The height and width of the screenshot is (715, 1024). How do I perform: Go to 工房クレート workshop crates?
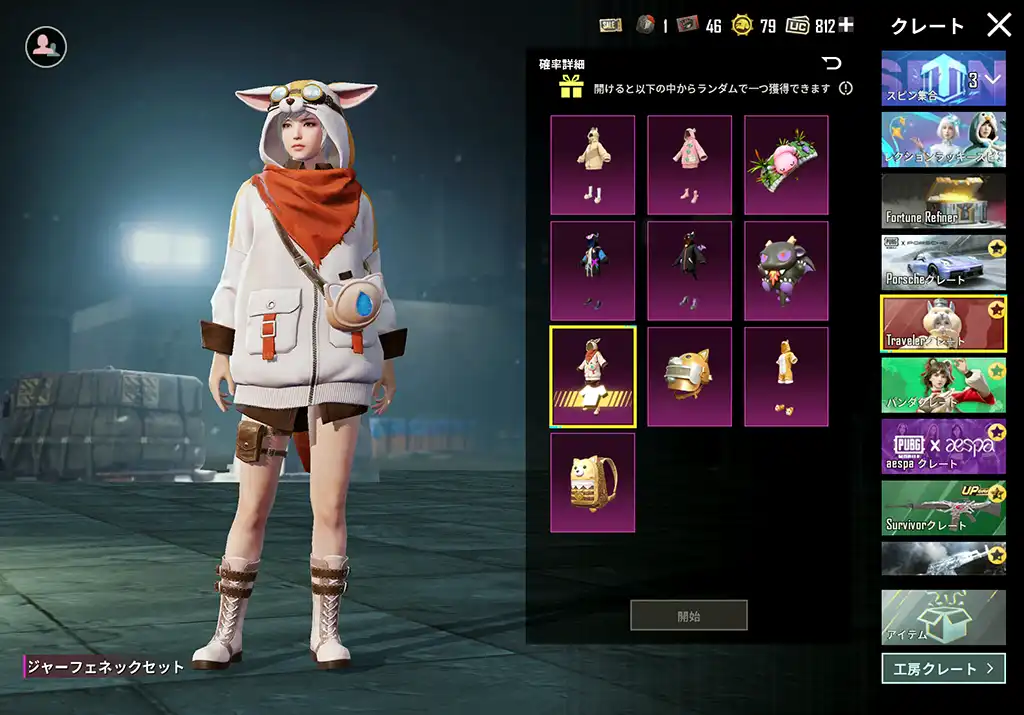(943, 668)
